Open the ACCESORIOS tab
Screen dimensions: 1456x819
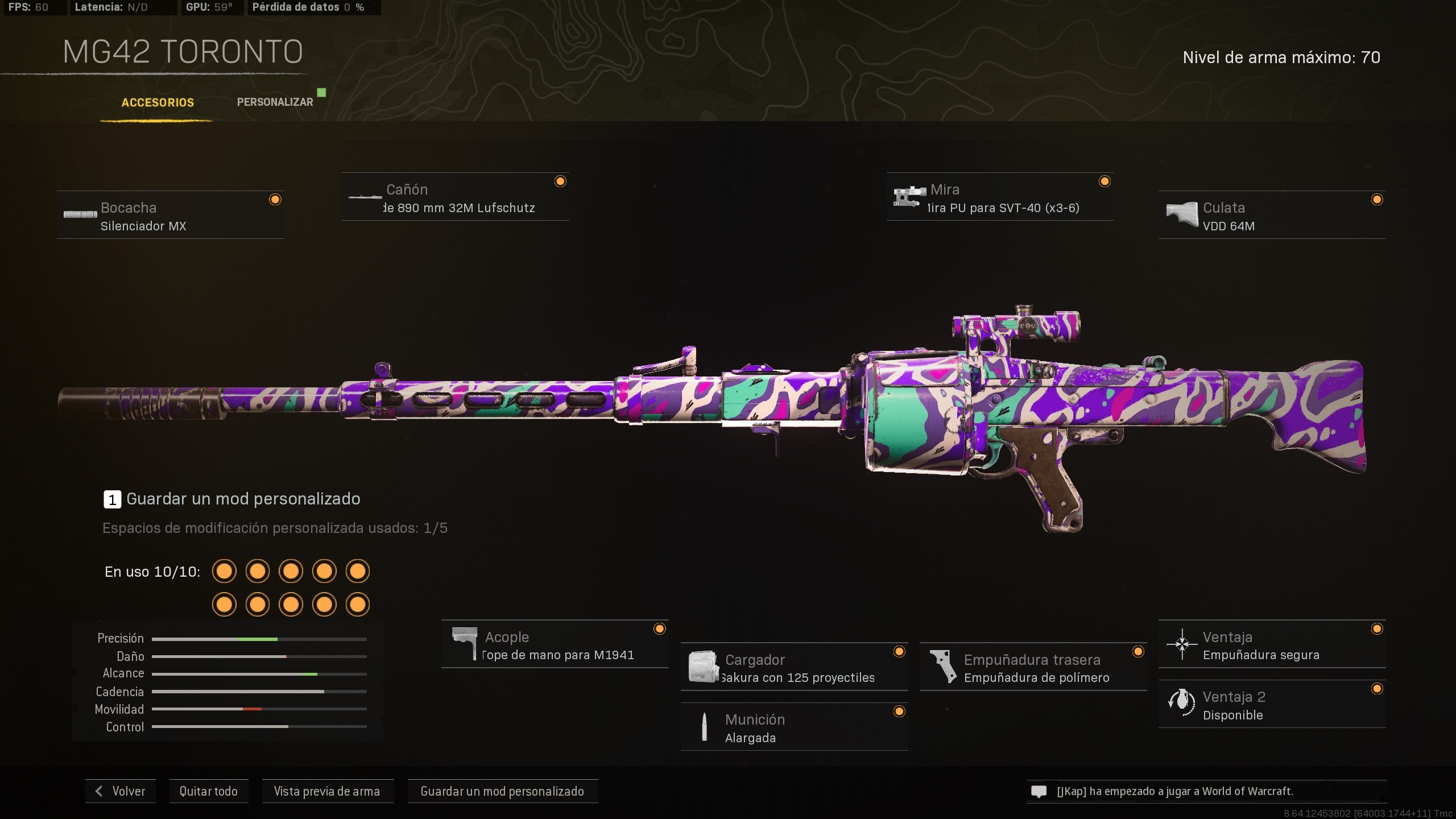157,103
